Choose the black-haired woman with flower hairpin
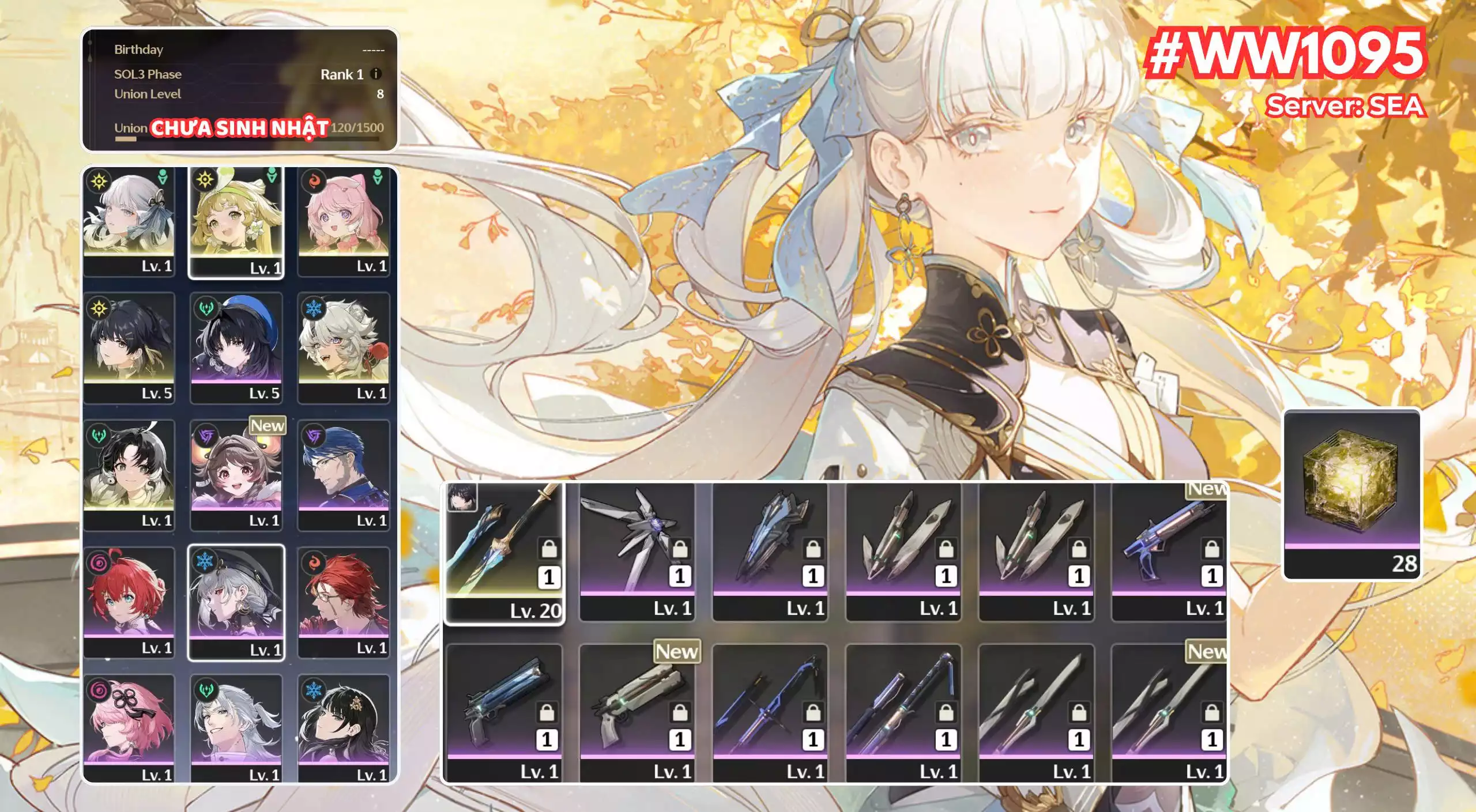1476x812 pixels. [344, 727]
